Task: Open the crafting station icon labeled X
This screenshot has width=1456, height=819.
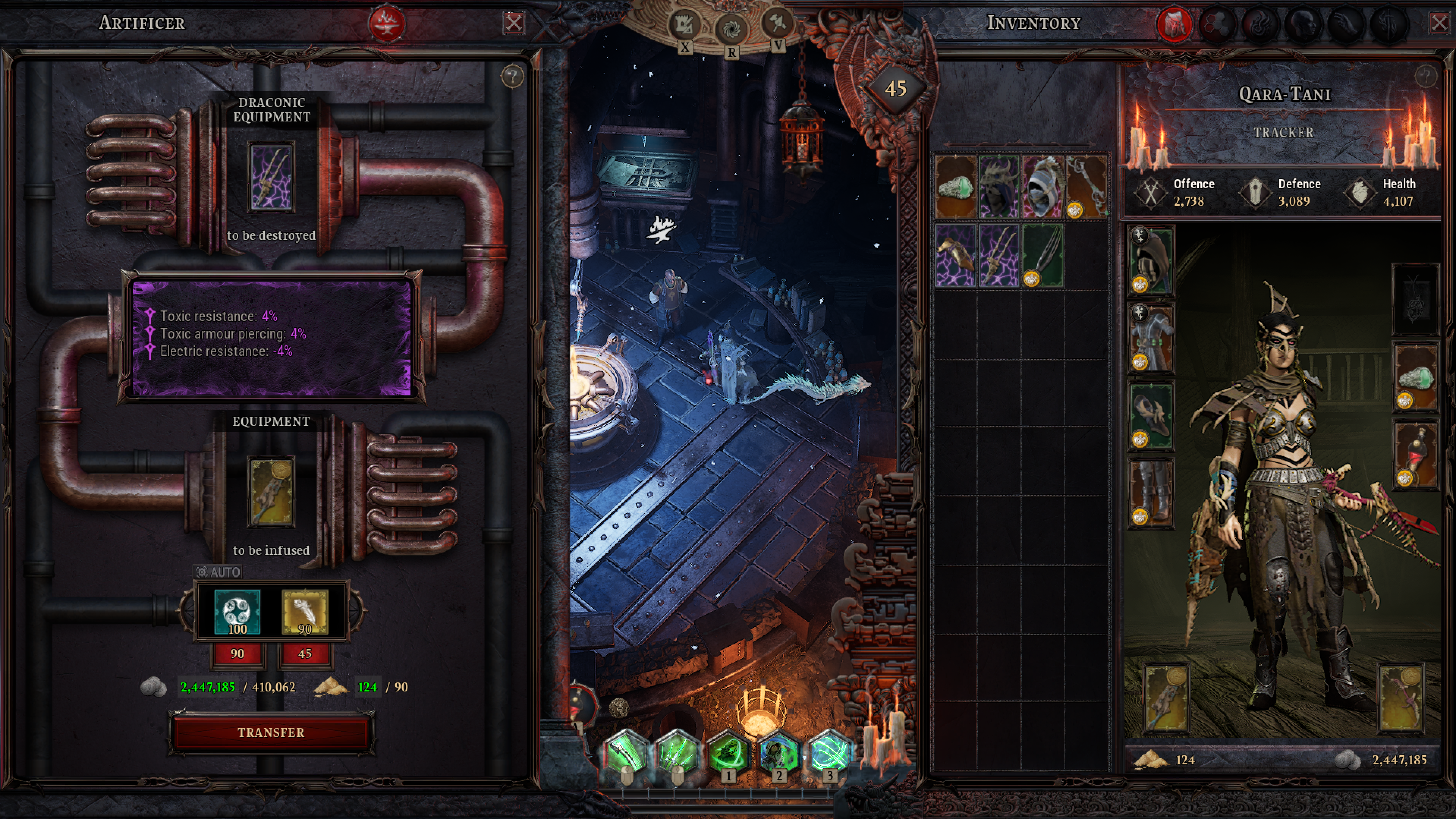Action: [x=684, y=24]
